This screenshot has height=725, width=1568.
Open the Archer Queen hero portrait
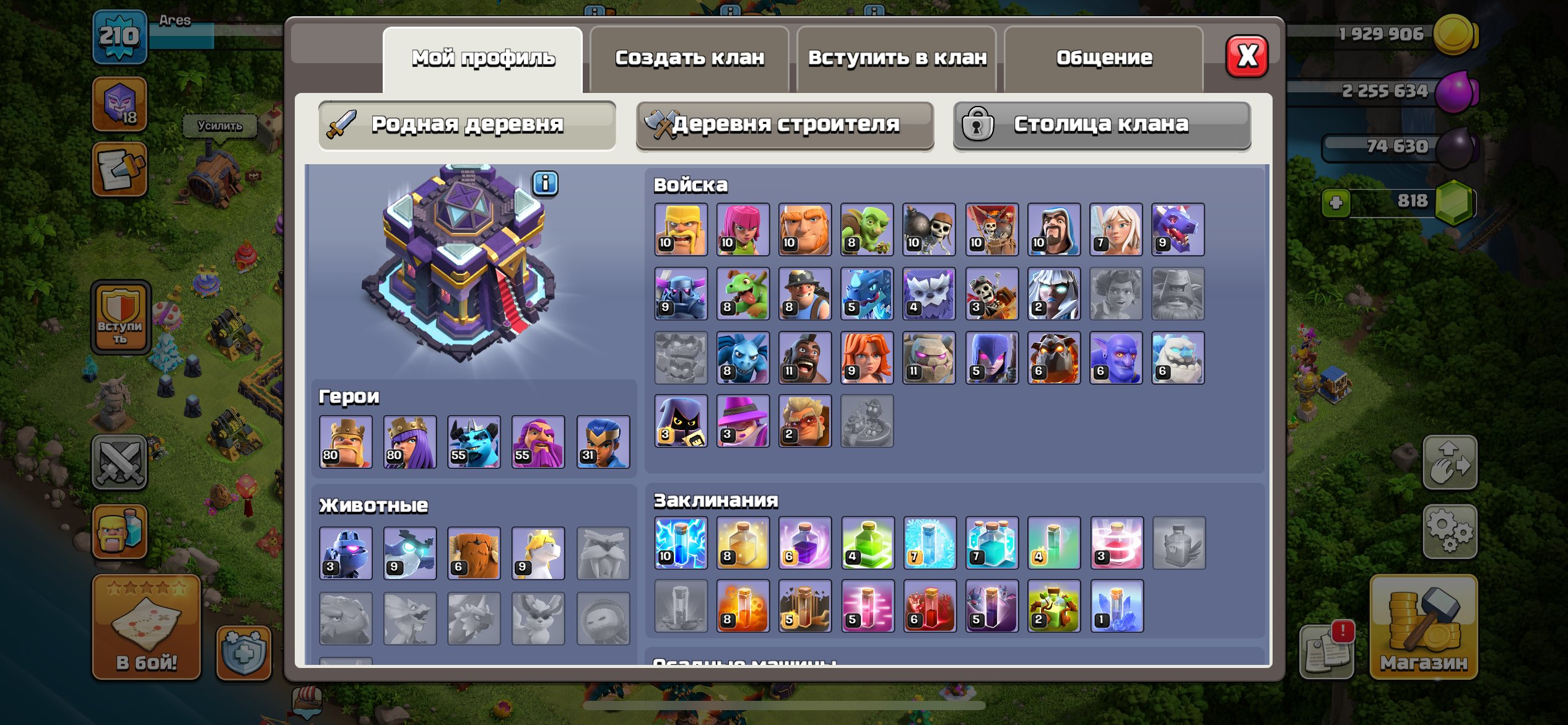409,441
